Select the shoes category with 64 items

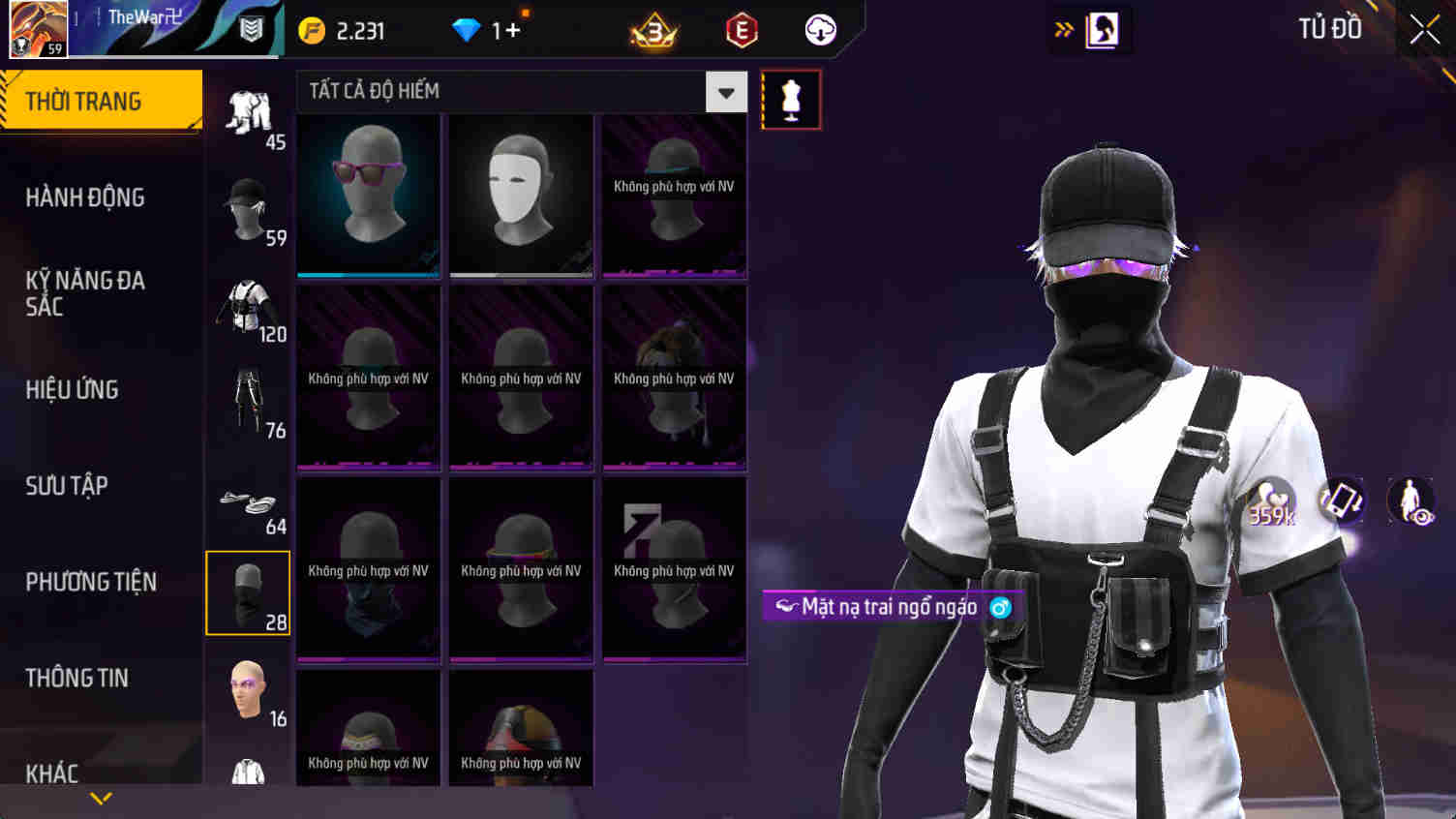tap(247, 499)
